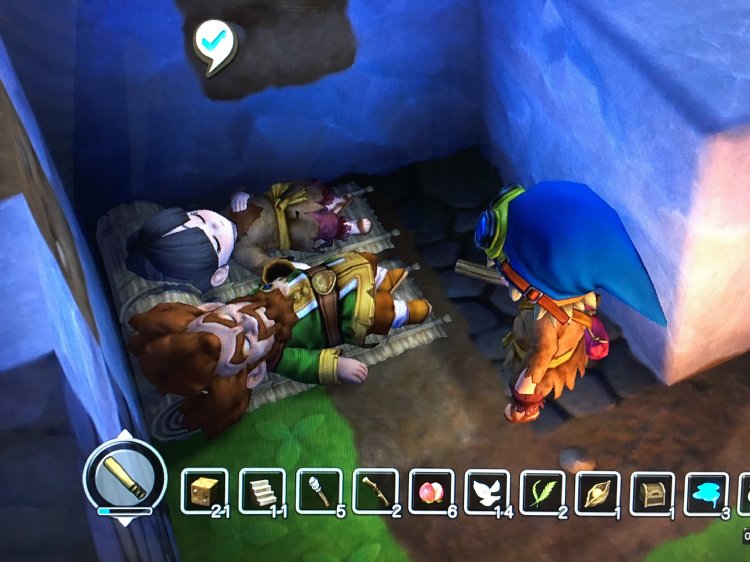Viewport: 750px width, 562px height.
Task: Click the checkmark speech bubble marker
Action: click(x=212, y=41)
